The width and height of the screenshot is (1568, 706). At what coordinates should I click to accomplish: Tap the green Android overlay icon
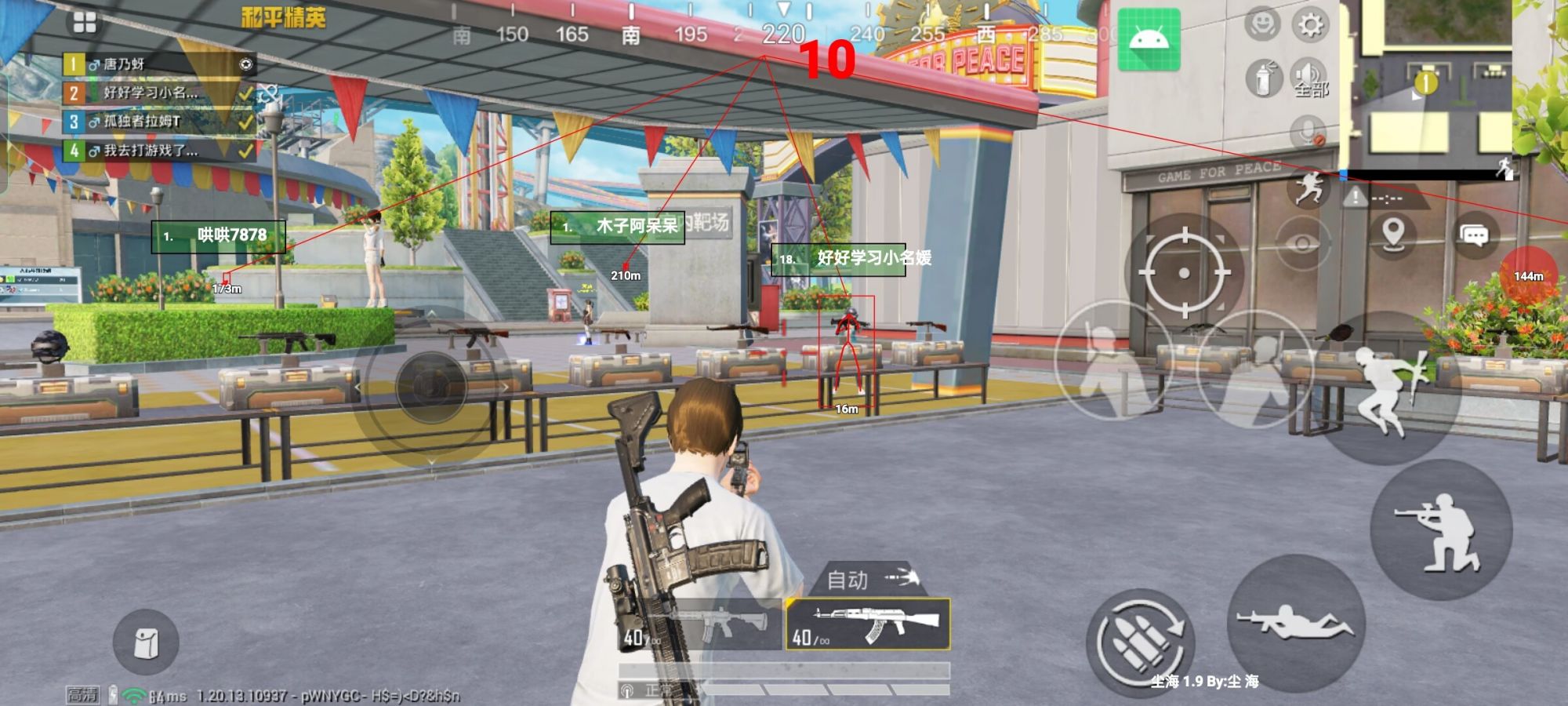point(1149,39)
